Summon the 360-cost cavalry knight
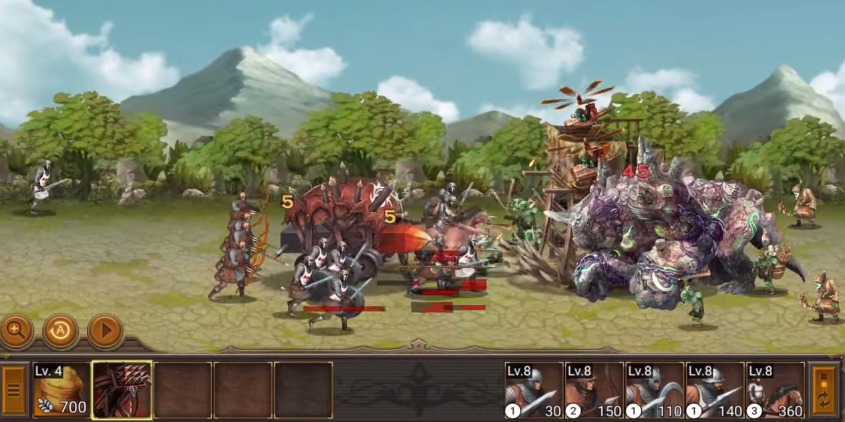 point(774,390)
